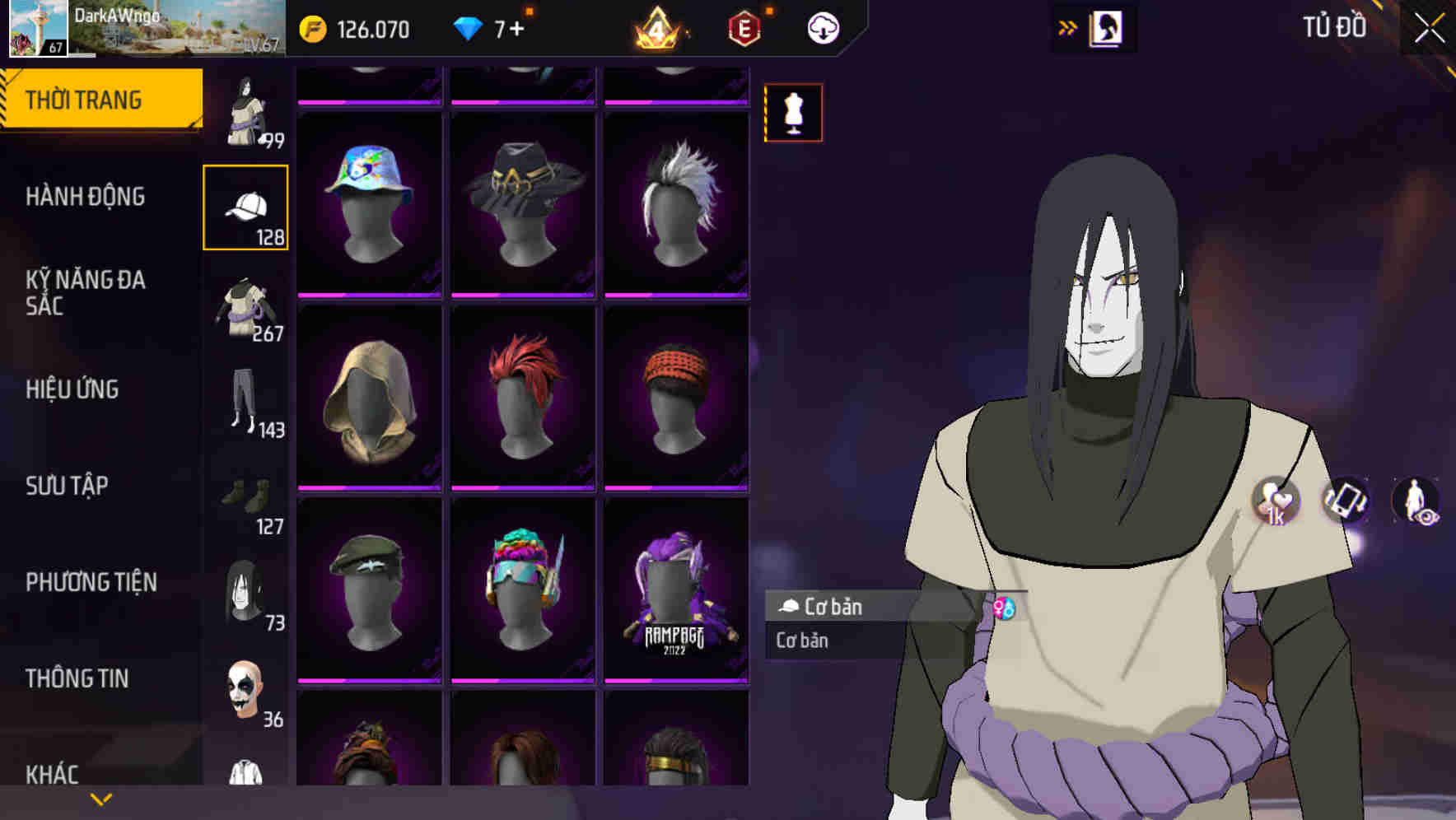Click the mannequin outfit preview icon
The image size is (1456, 820).
(793, 113)
